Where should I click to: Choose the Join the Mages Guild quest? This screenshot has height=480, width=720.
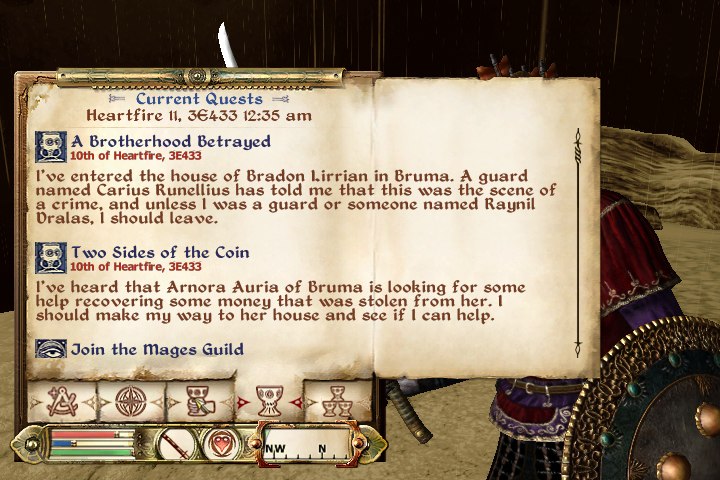(x=156, y=349)
